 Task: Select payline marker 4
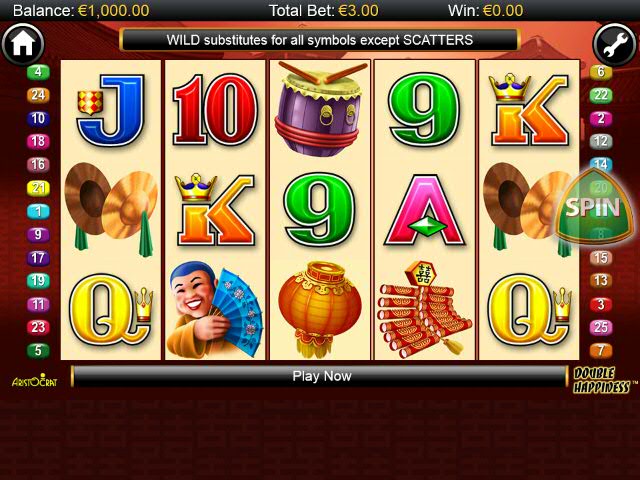pos(38,72)
